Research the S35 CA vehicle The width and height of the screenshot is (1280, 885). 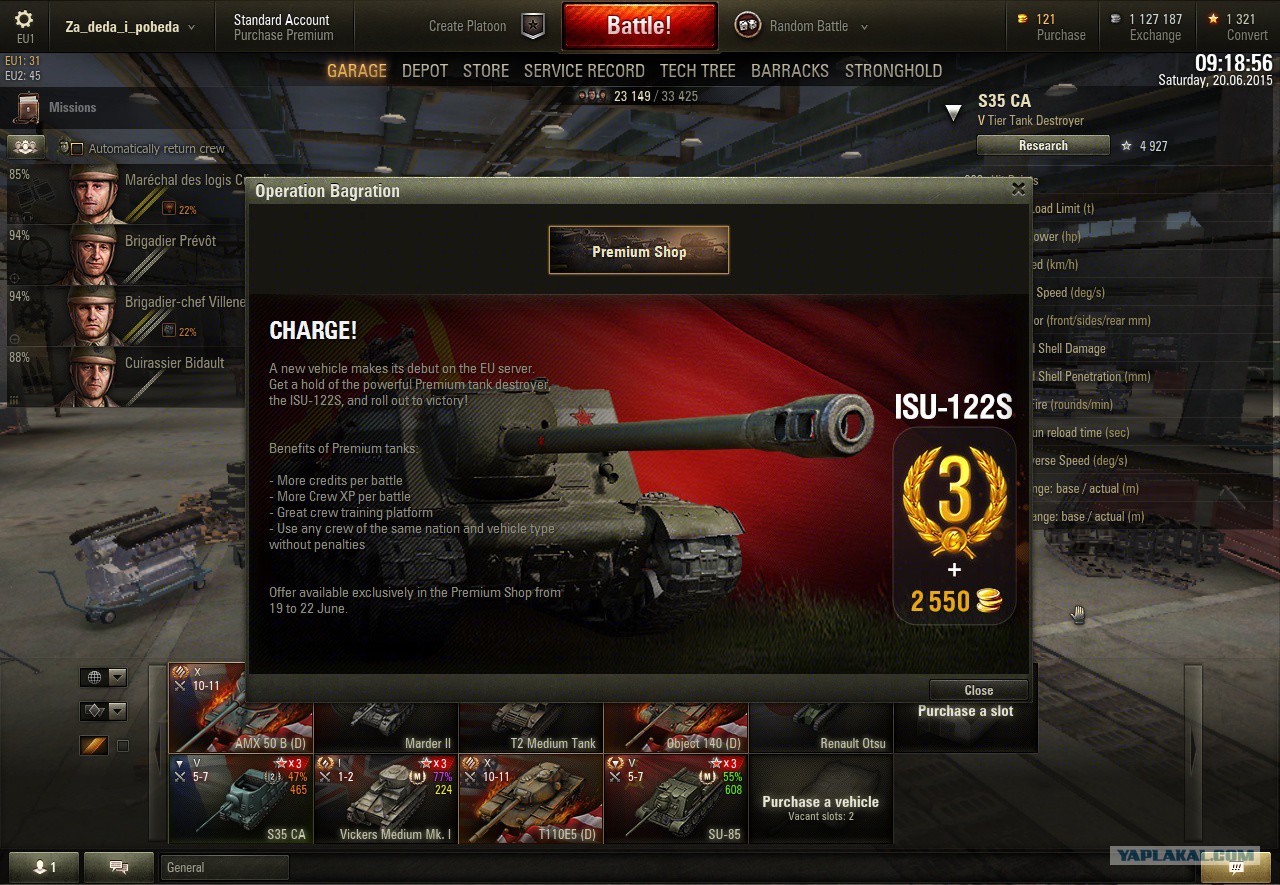click(1043, 146)
